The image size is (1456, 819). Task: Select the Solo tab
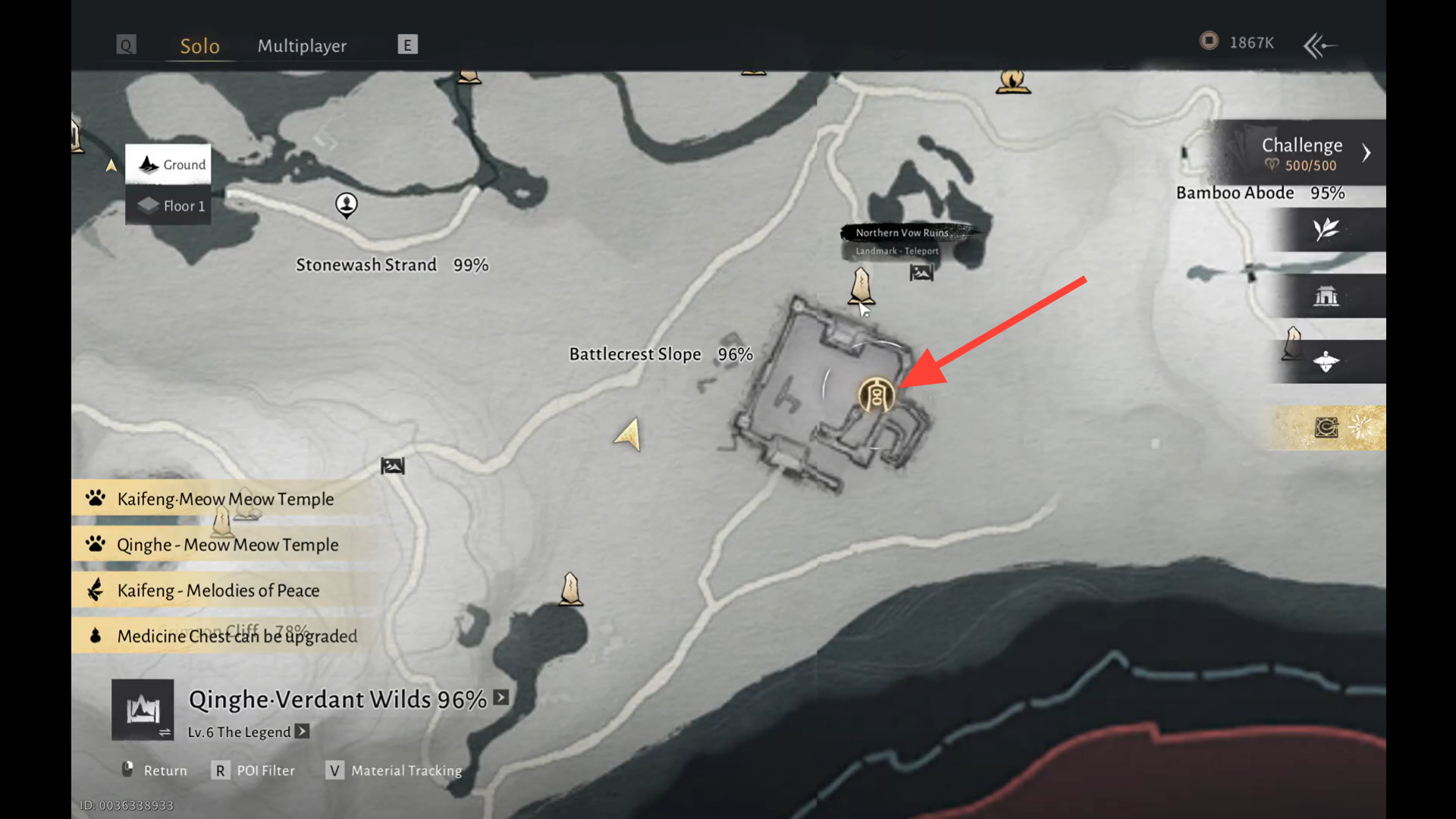tap(199, 45)
